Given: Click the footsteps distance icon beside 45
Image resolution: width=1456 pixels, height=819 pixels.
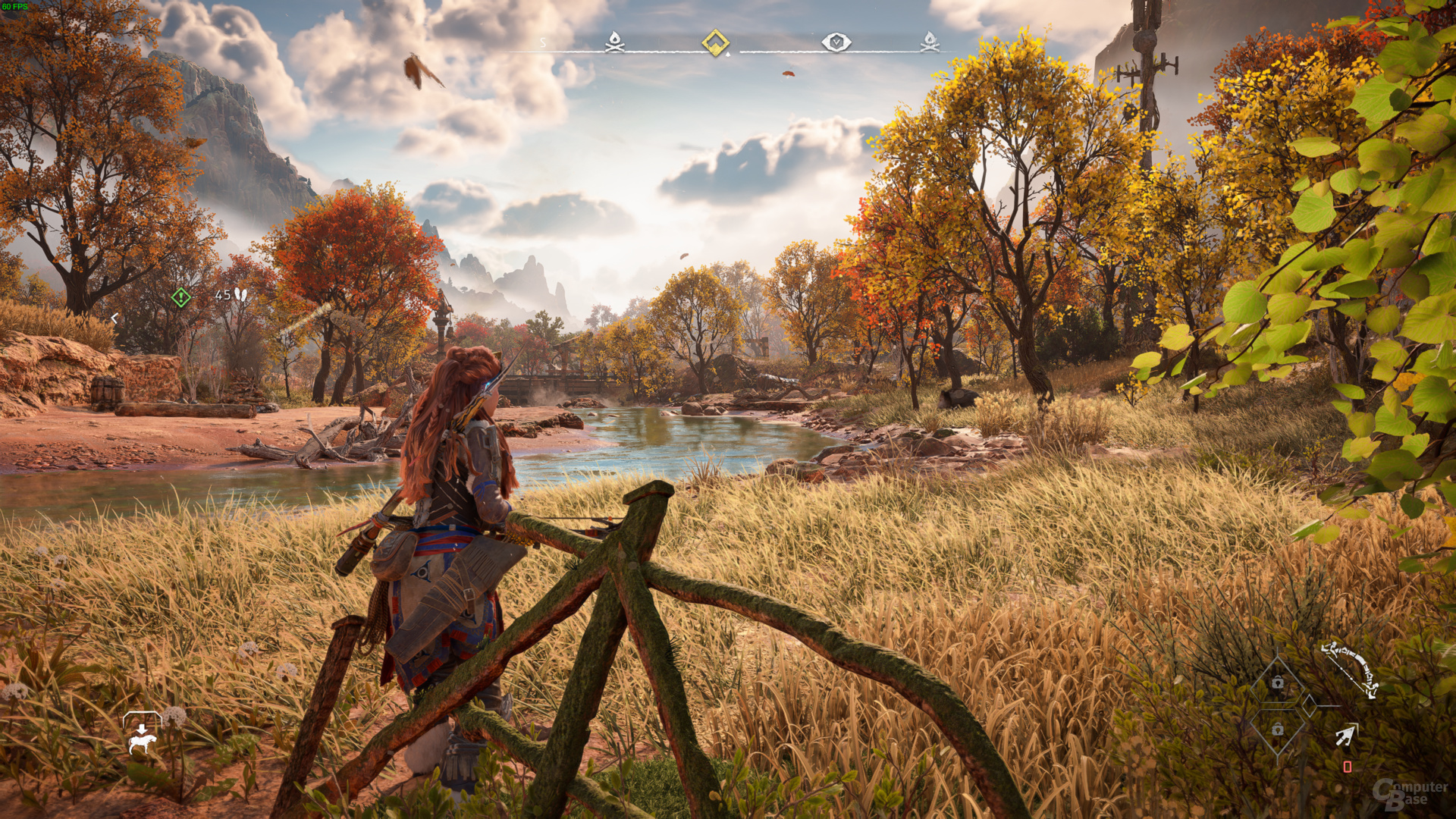Looking at the screenshot, I should [240, 294].
